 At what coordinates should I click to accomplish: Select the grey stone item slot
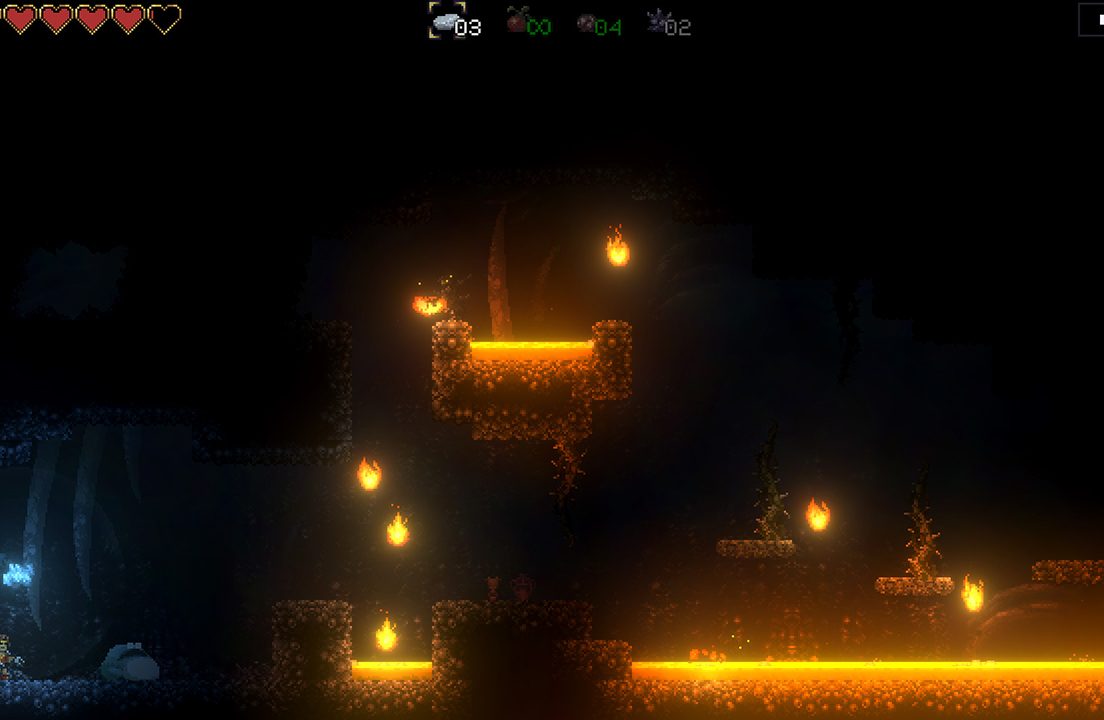(x=447, y=21)
